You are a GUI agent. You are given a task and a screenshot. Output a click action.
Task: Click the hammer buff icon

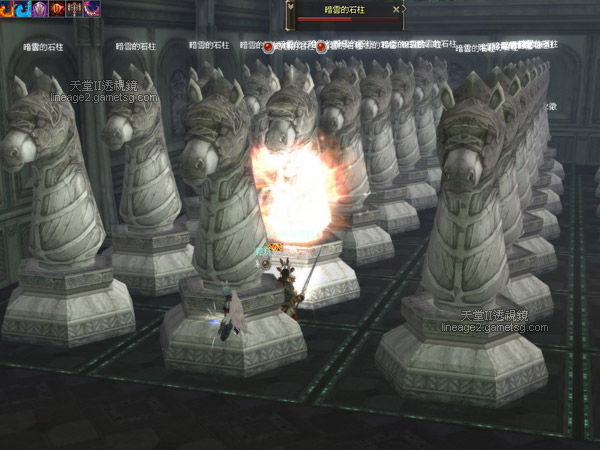tap(75, 8)
